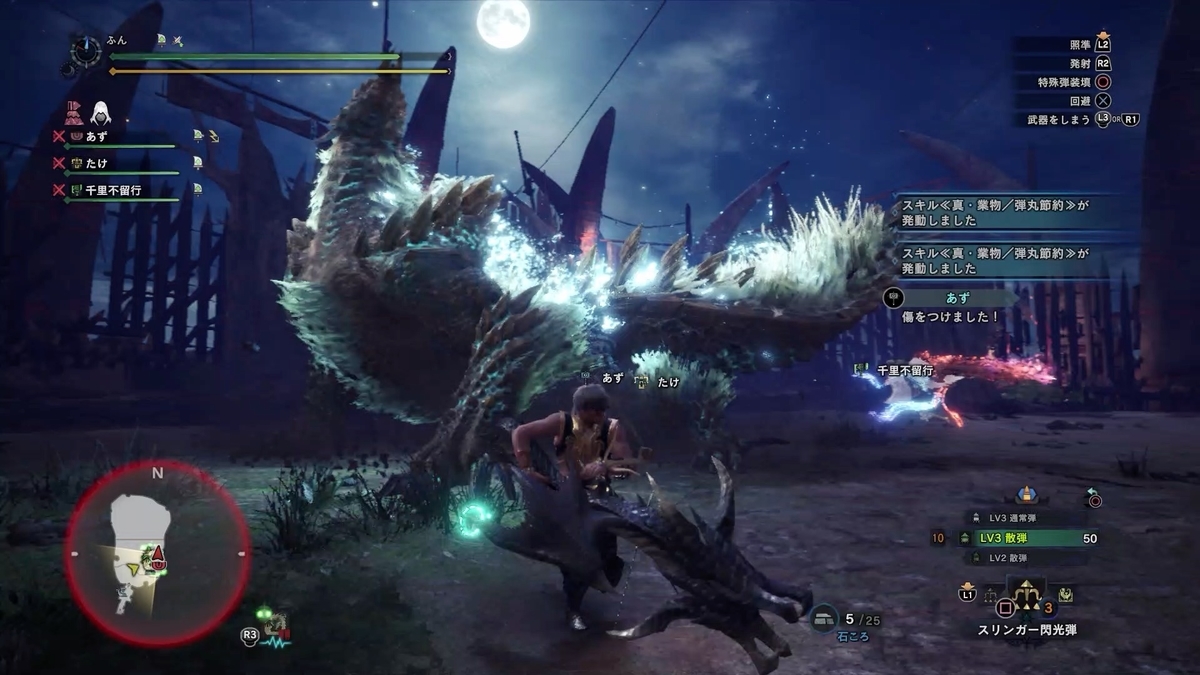Click the 石ころ slinger ammo icon
The height and width of the screenshot is (675, 1200).
point(824,620)
